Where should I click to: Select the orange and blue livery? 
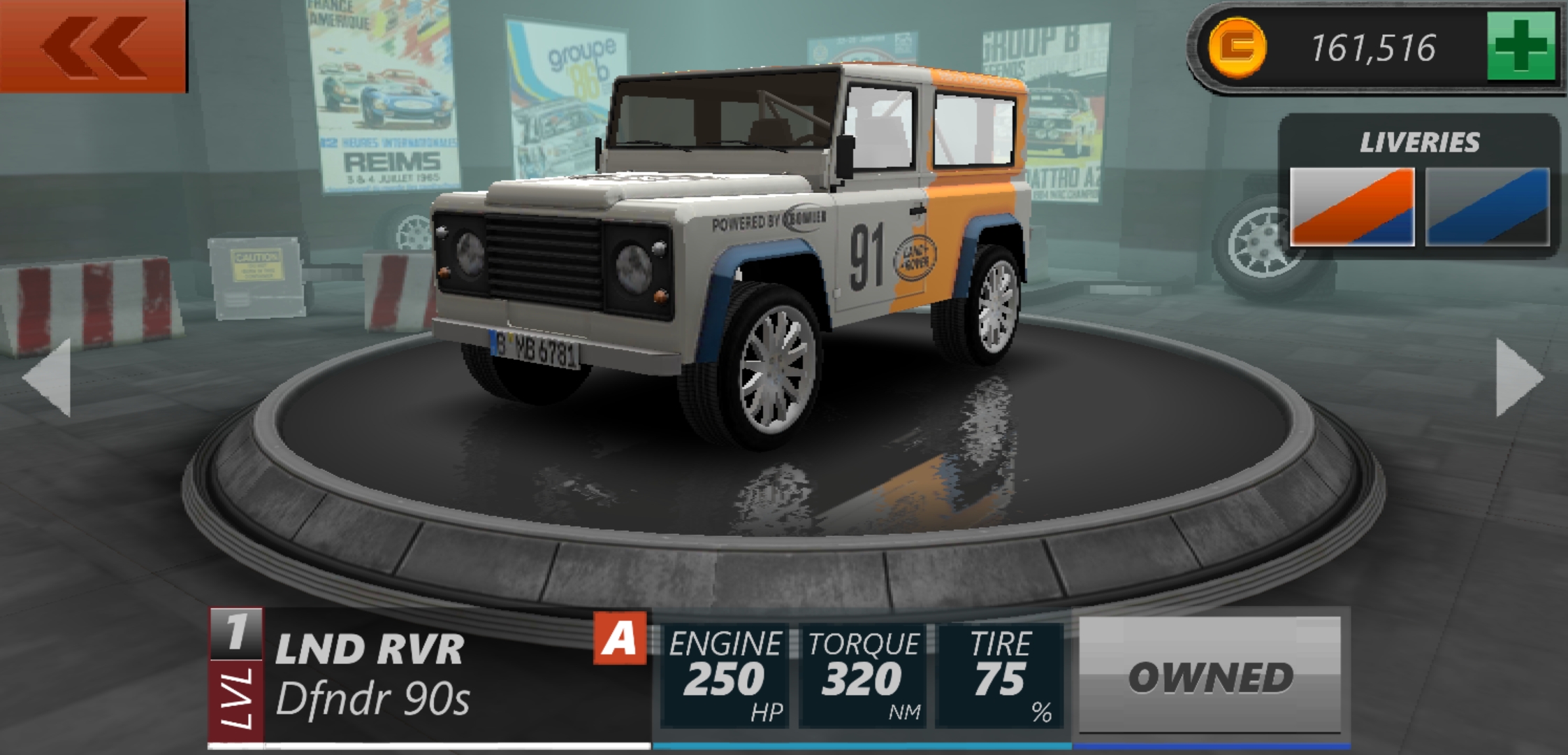click(1351, 207)
